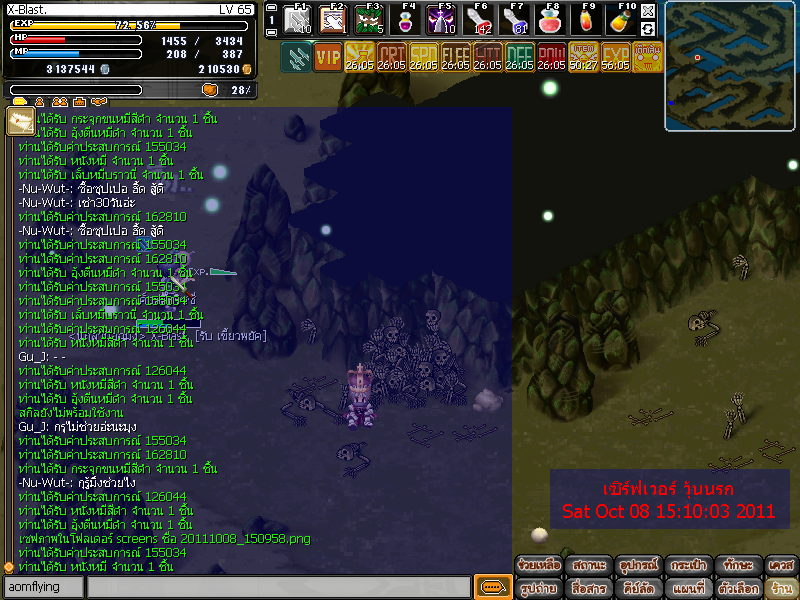800x600 pixels.
Task: Click the VIP status icon
Action: pos(327,57)
